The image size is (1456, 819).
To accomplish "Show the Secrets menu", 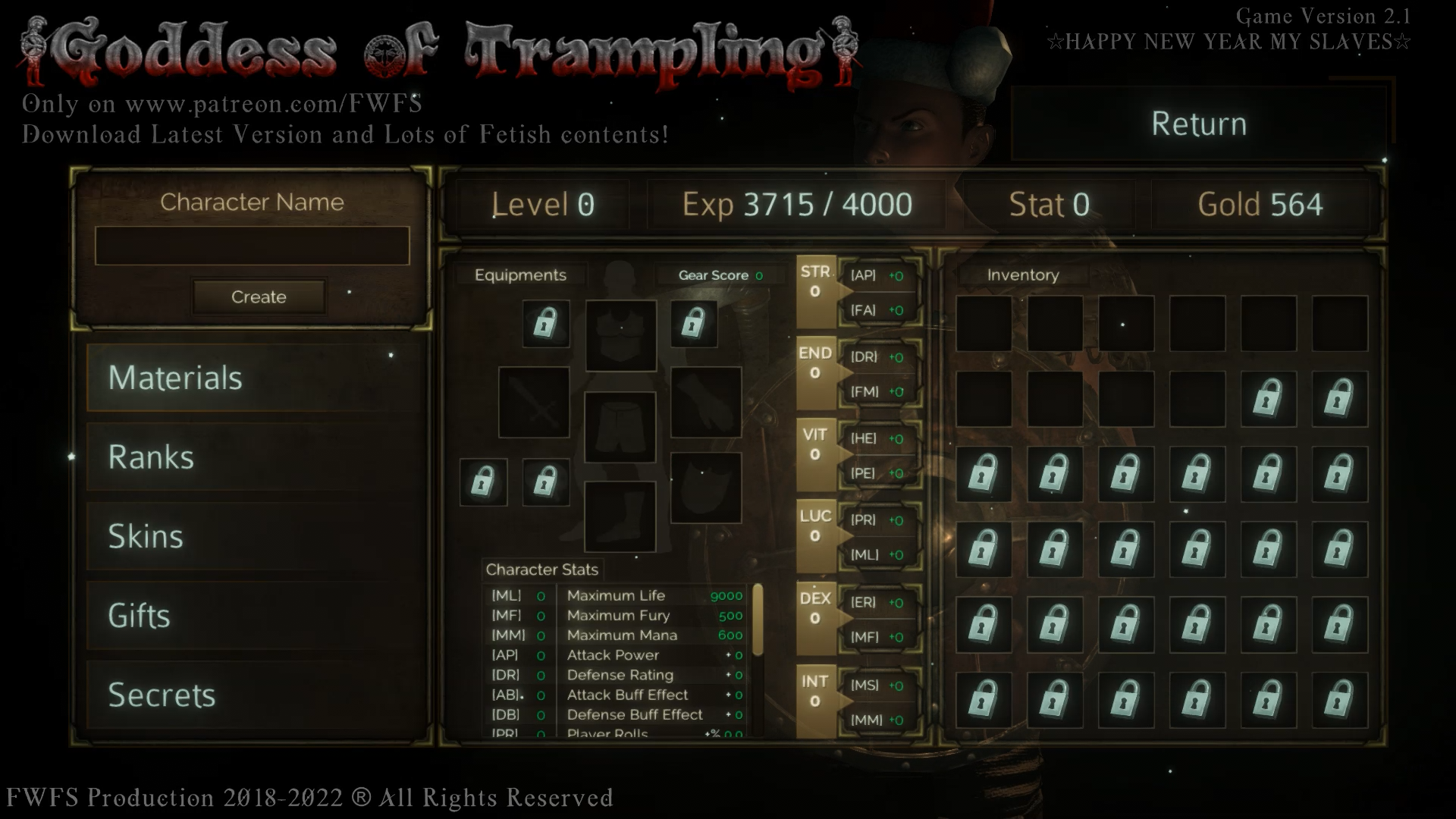I will click(253, 695).
